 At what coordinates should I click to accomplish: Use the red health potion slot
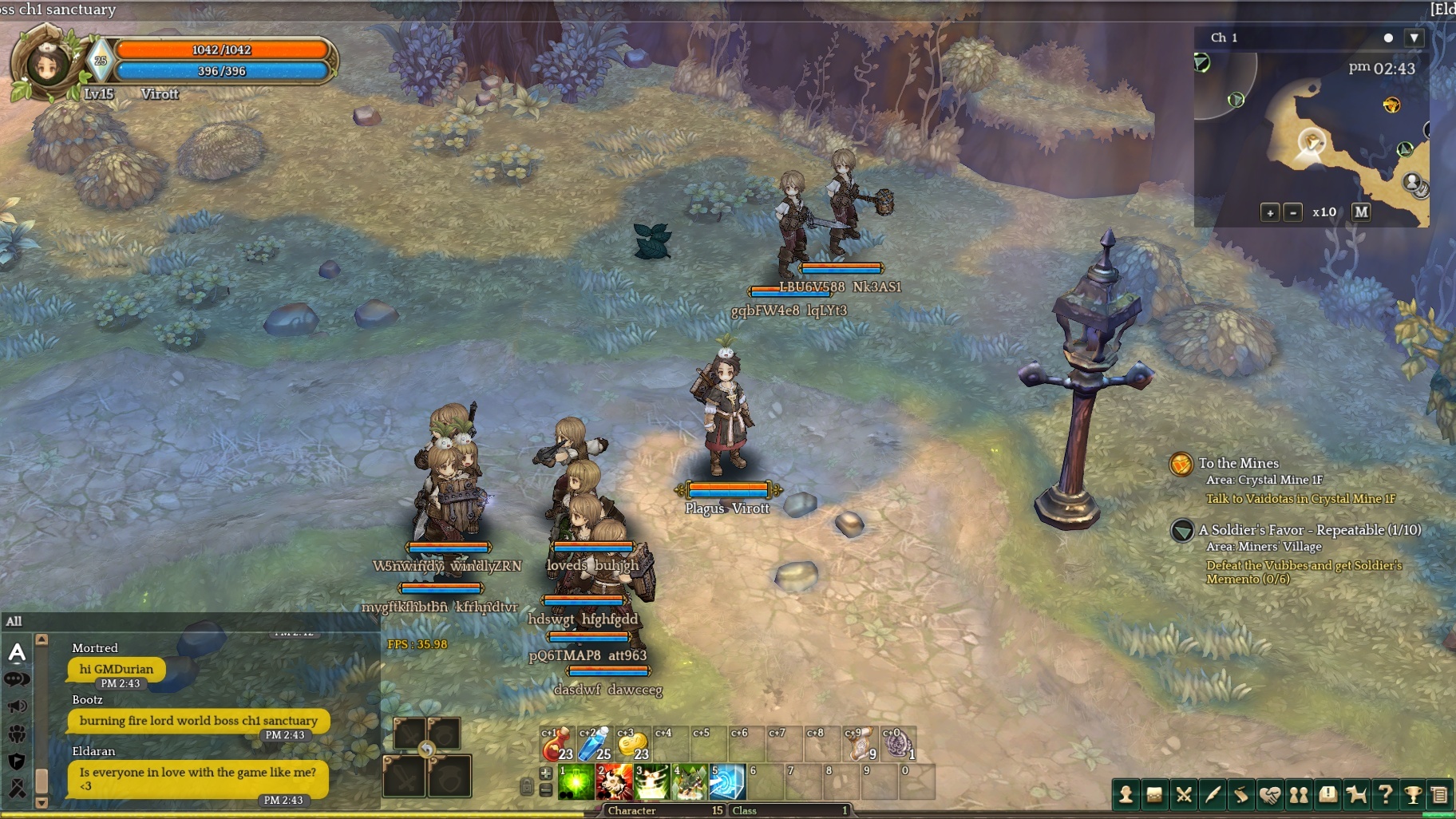click(x=556, y=745)
